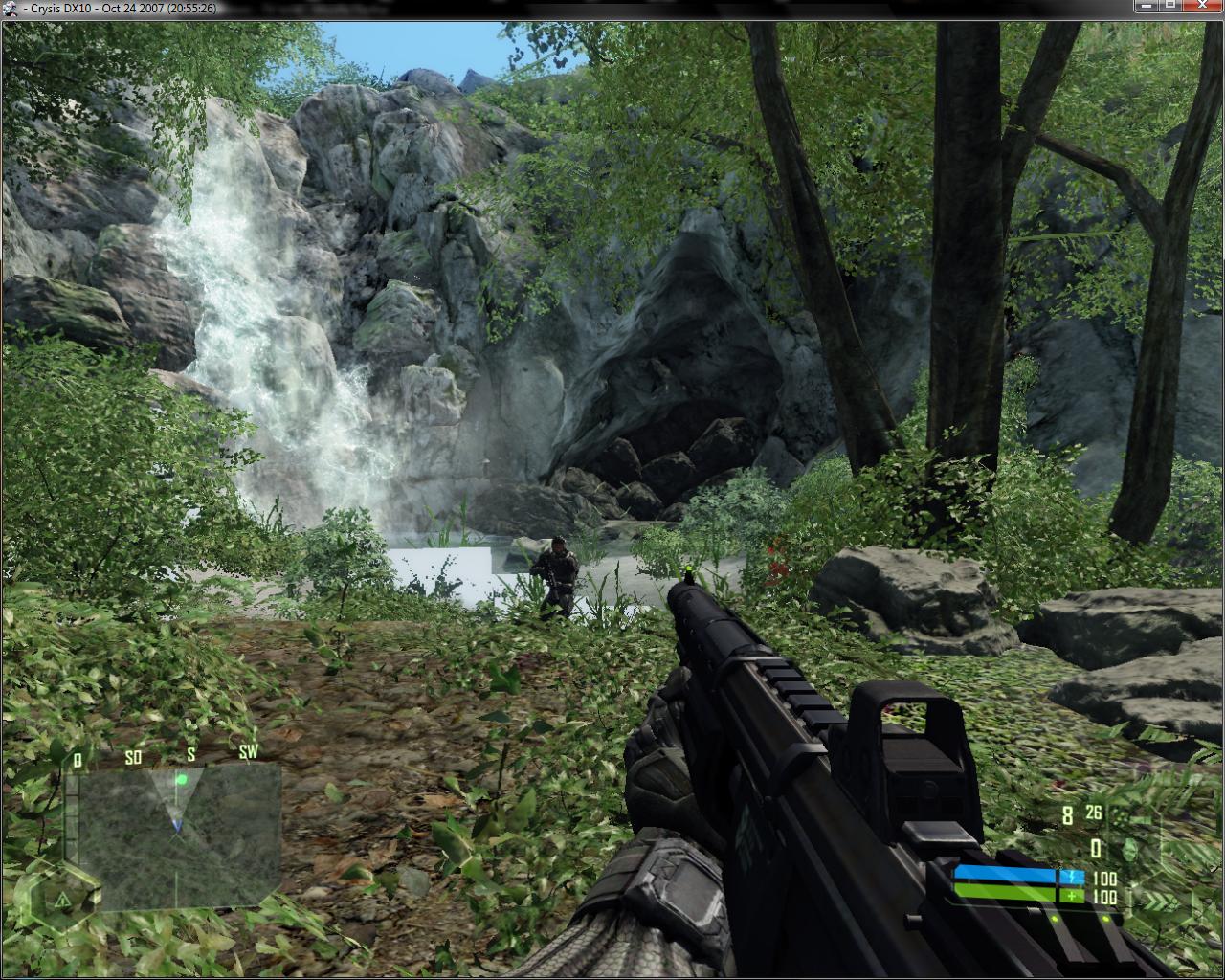Select the SO heading on the compass strip
This screenshot has width=1225, height=980.
tap(132, 757)
